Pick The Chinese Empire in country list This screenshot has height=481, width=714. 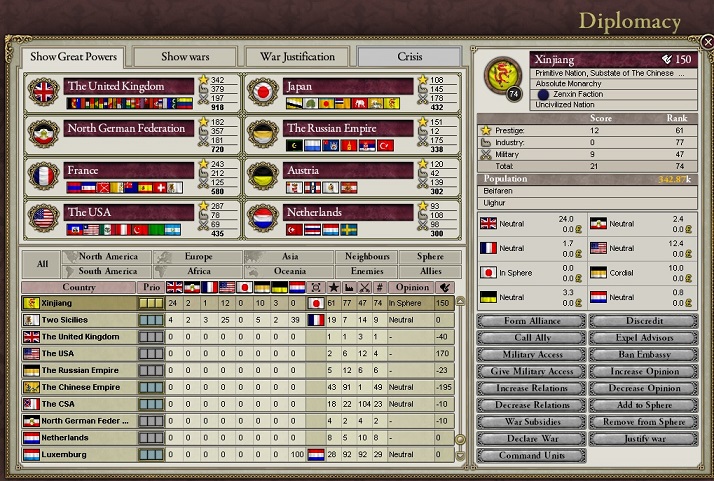80,387
